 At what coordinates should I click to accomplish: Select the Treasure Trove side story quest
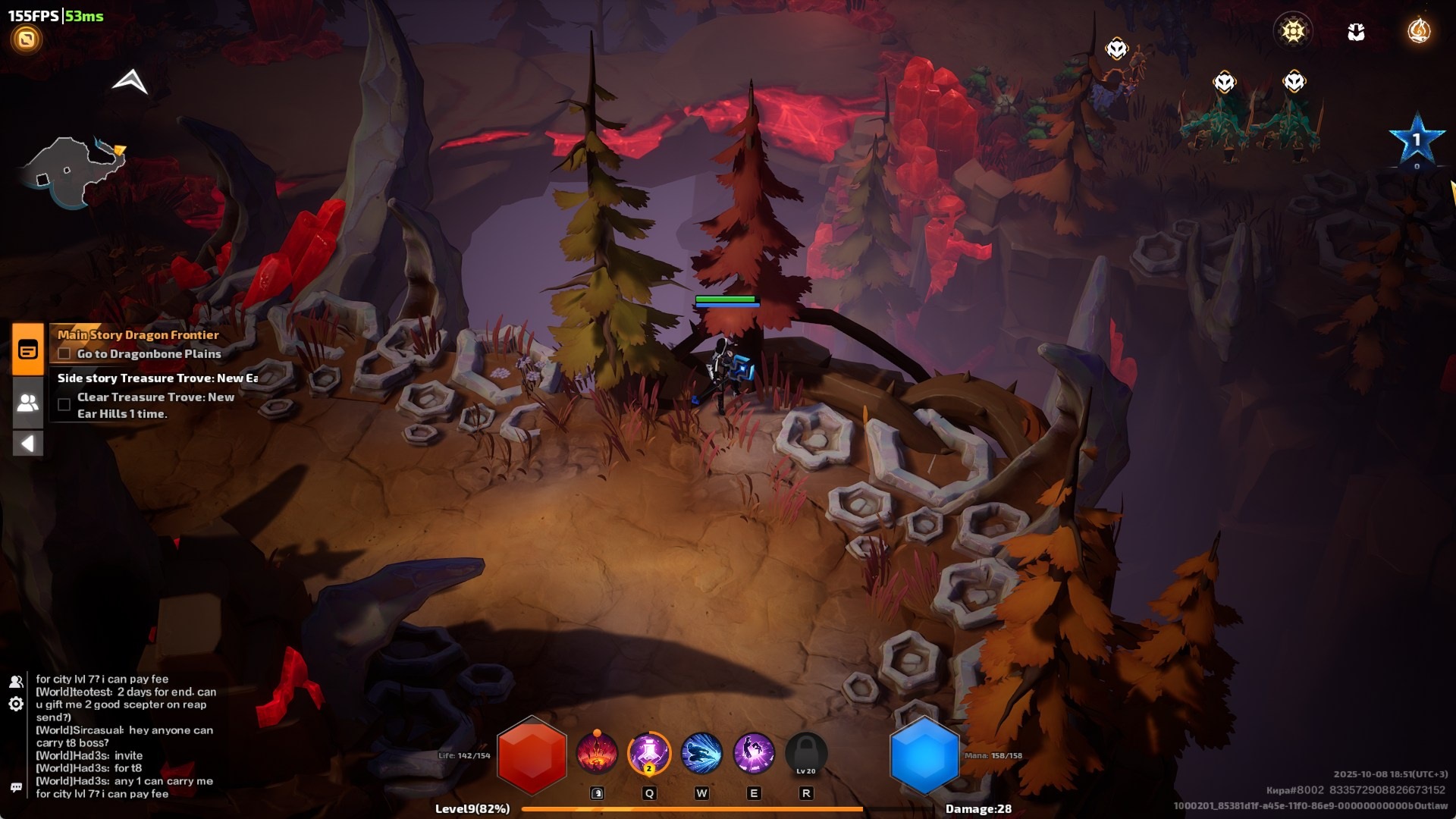coord(158,378)
